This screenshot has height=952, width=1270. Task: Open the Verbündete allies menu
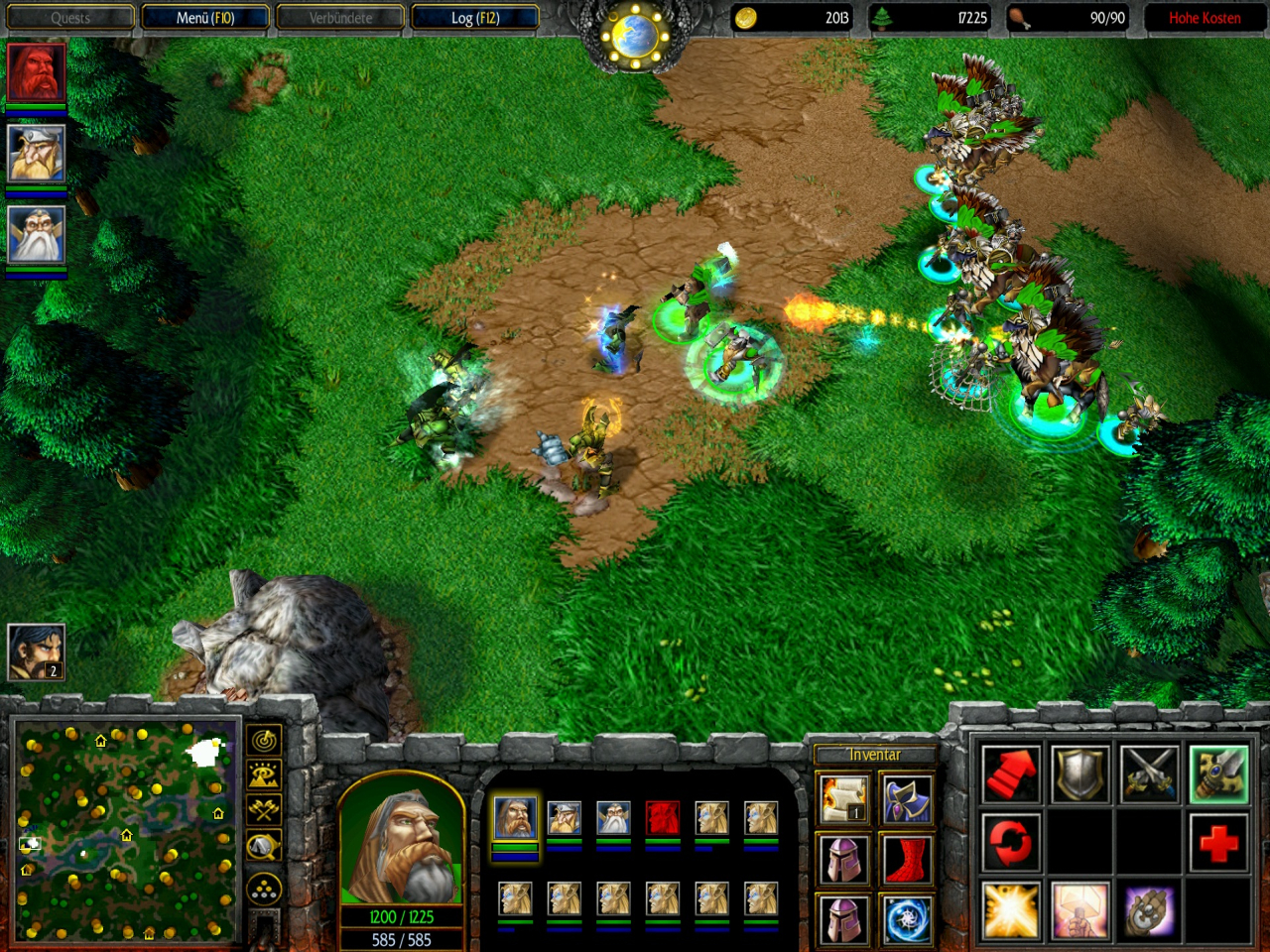[340, 18]
